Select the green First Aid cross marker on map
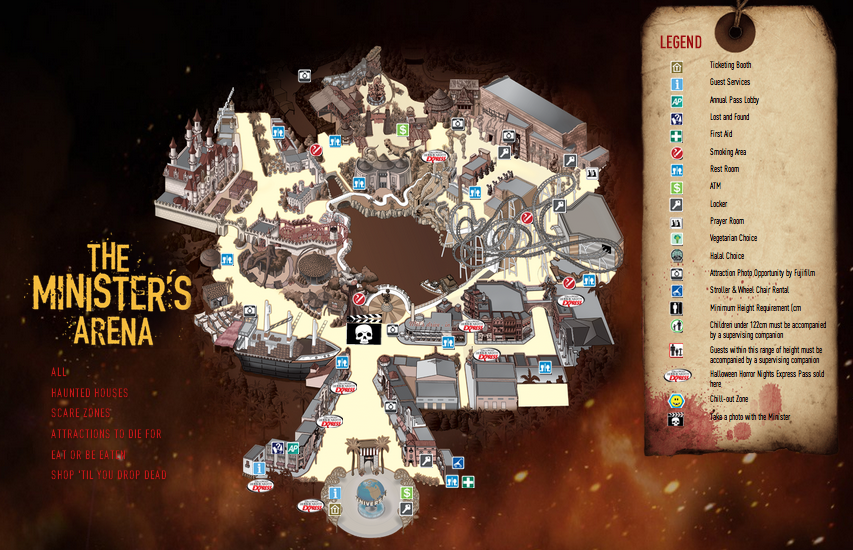Screen dimensions: 853x550 click(x=468, y=482)
